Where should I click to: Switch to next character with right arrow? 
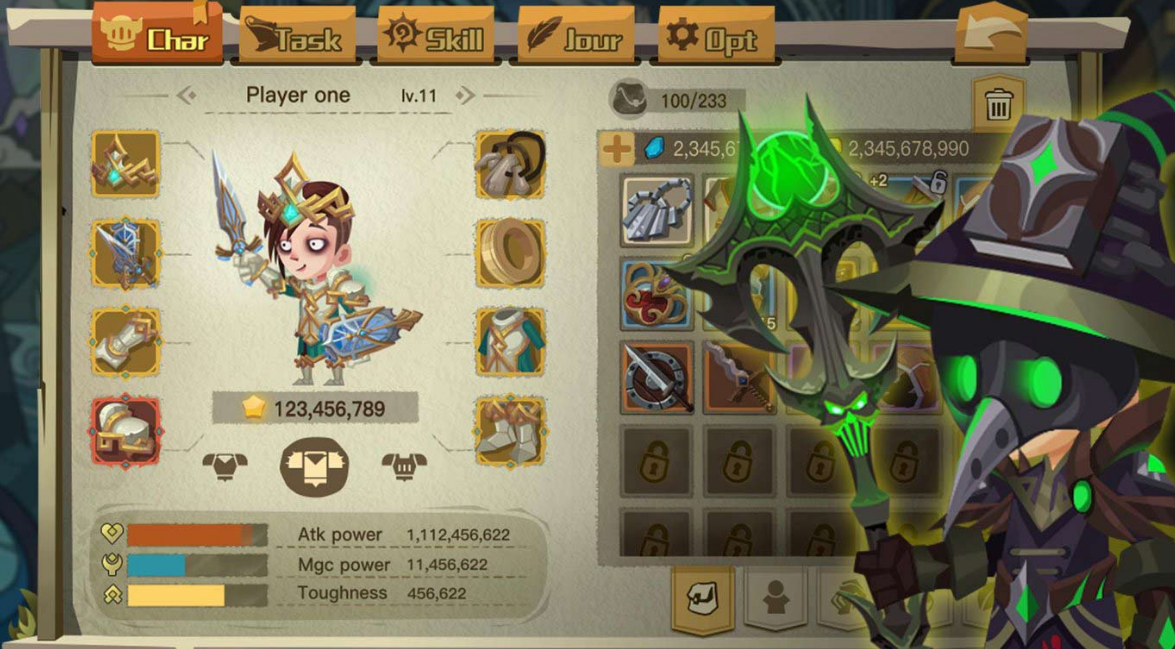465,96
